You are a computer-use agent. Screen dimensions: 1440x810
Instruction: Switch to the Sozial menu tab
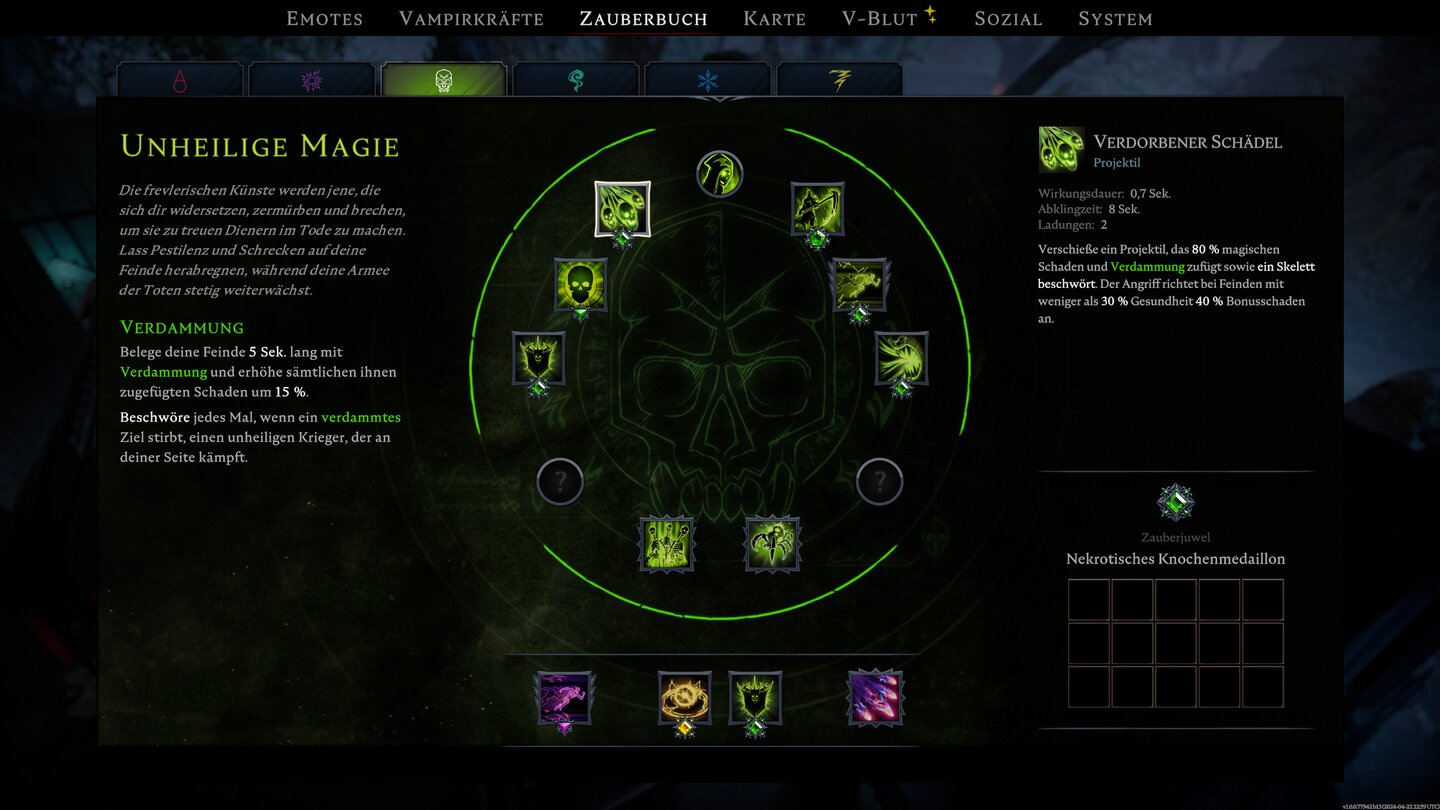click(x=1008, y=18)
